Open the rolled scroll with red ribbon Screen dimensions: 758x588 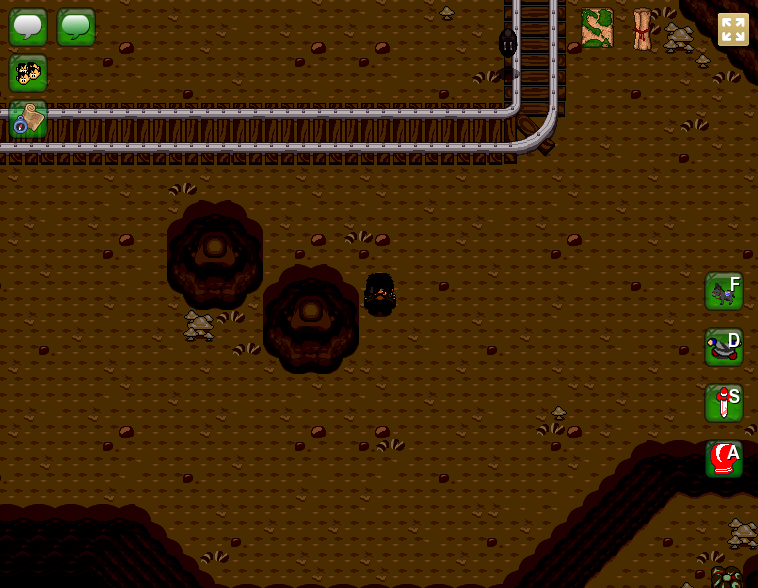point(642,29)
